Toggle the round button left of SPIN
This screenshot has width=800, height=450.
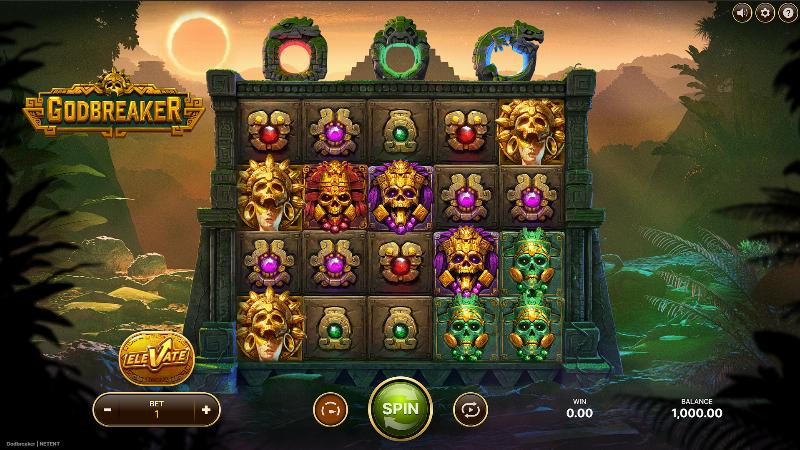point(329,409)
